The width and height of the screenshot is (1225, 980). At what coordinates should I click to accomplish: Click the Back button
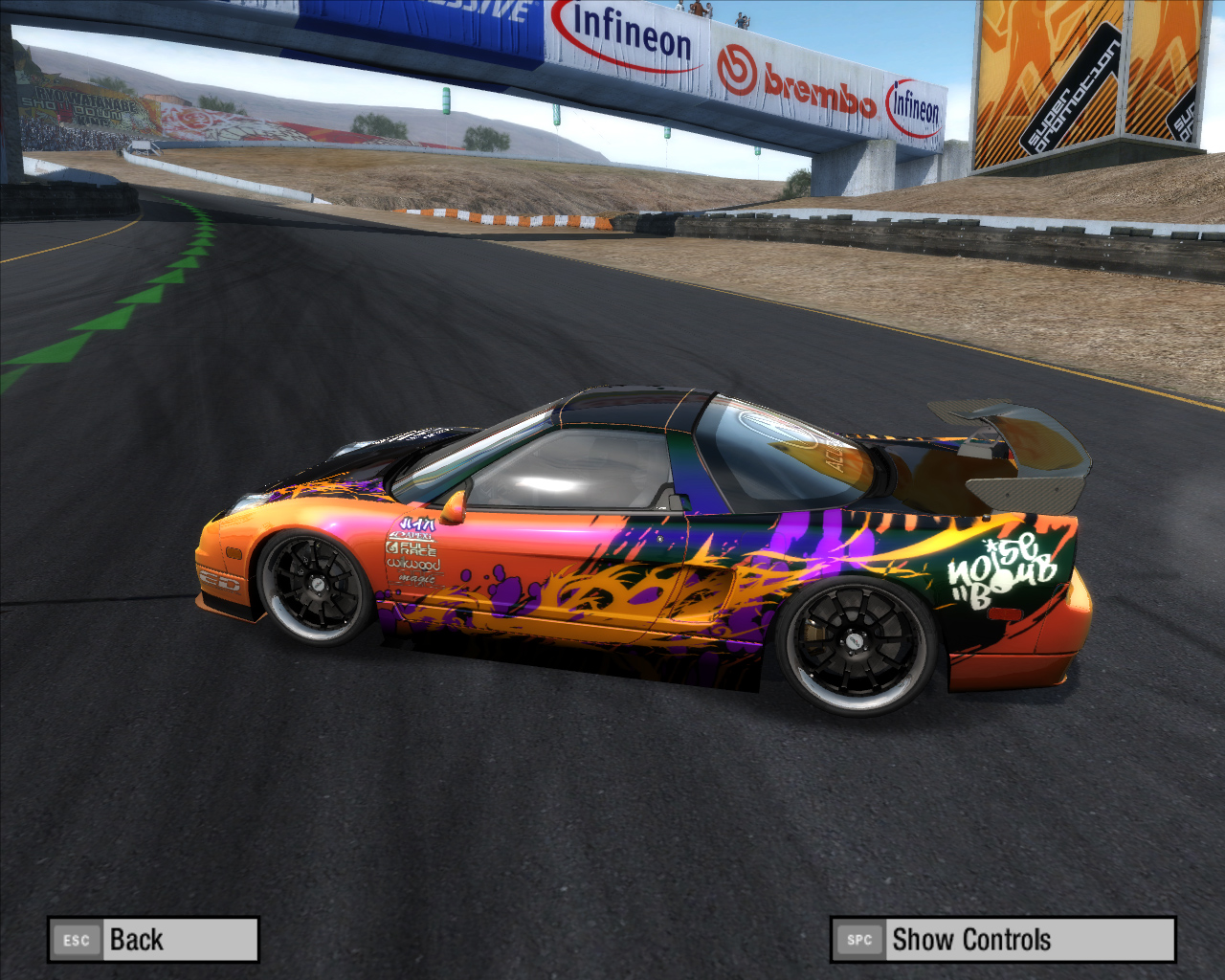click(x=153, y=940)
